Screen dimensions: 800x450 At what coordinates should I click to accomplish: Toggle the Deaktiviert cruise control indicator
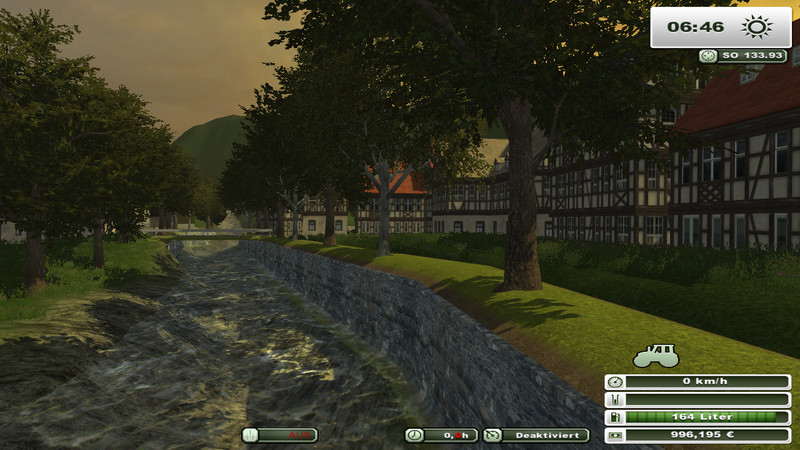click(x=536, y=435)
